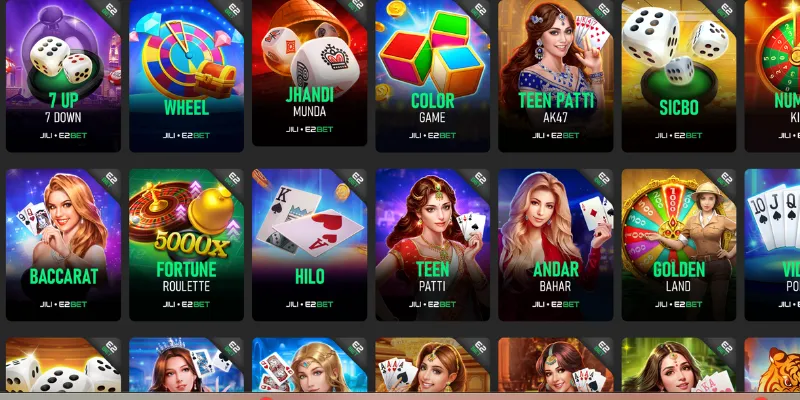800x400 pixels.
Task: Start the Baccarat game
Action: pos(63,240)
